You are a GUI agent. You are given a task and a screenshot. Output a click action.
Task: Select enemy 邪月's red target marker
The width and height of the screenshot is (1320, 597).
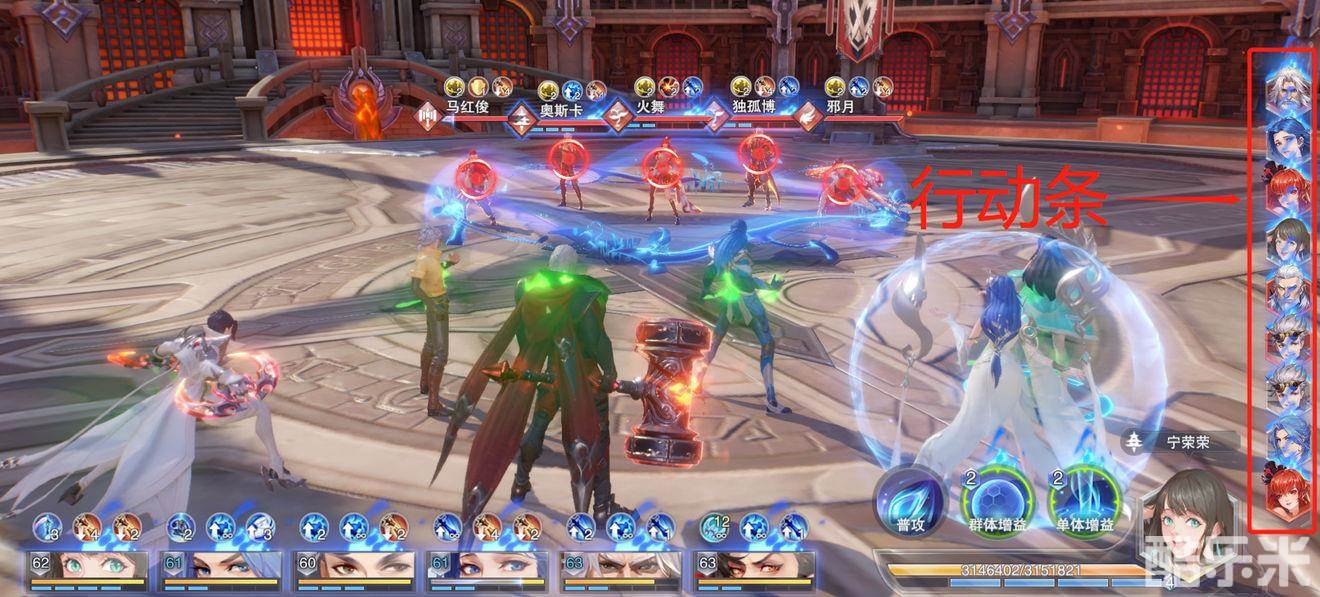(842, 182)
